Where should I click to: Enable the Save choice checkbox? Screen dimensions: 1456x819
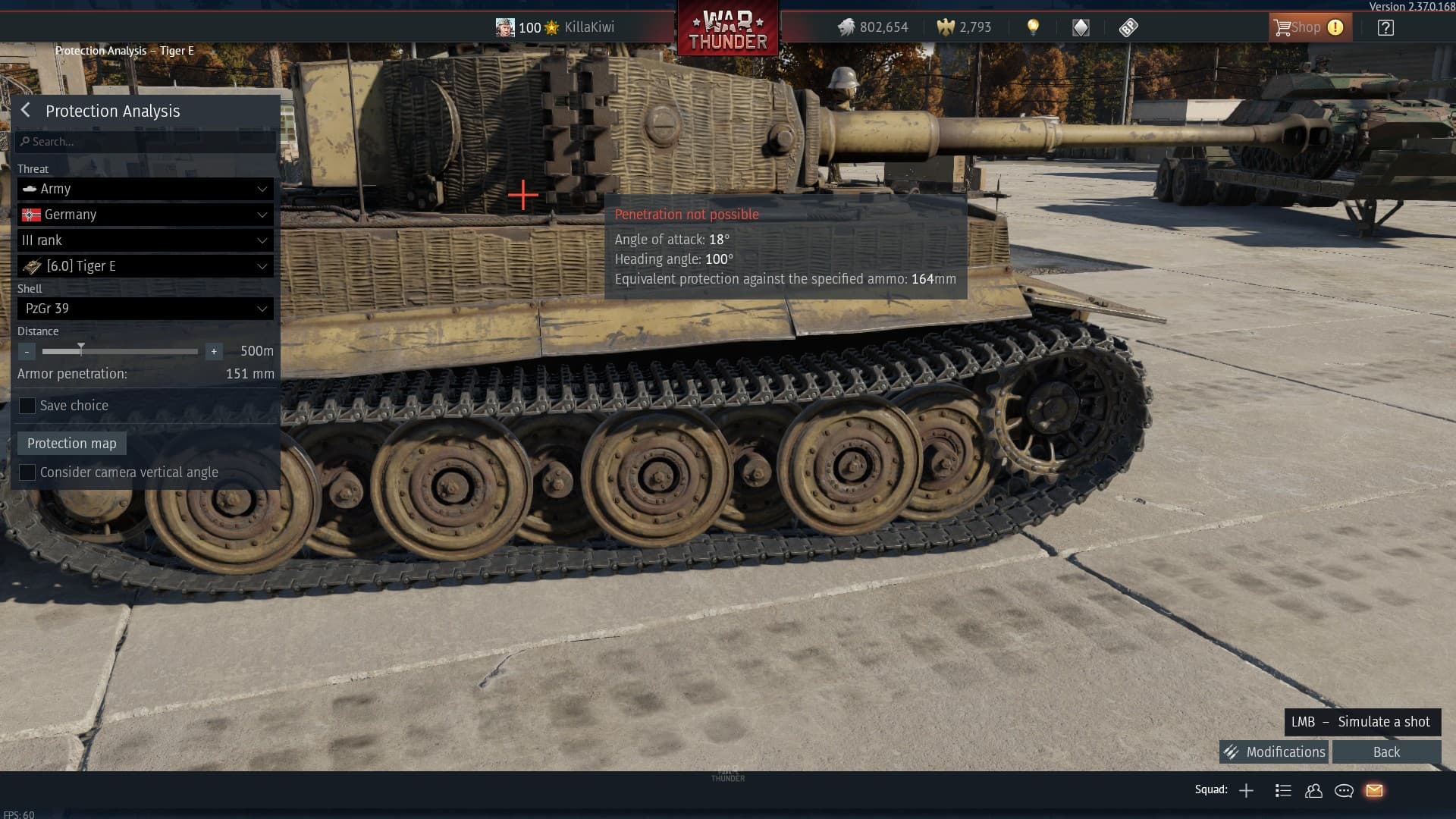click(27, 406)
